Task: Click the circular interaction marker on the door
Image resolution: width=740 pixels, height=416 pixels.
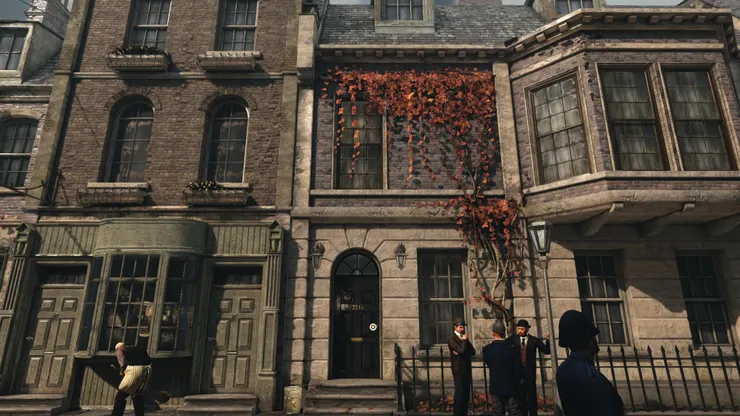Action: pyautogui.click(x=373, y=326)
